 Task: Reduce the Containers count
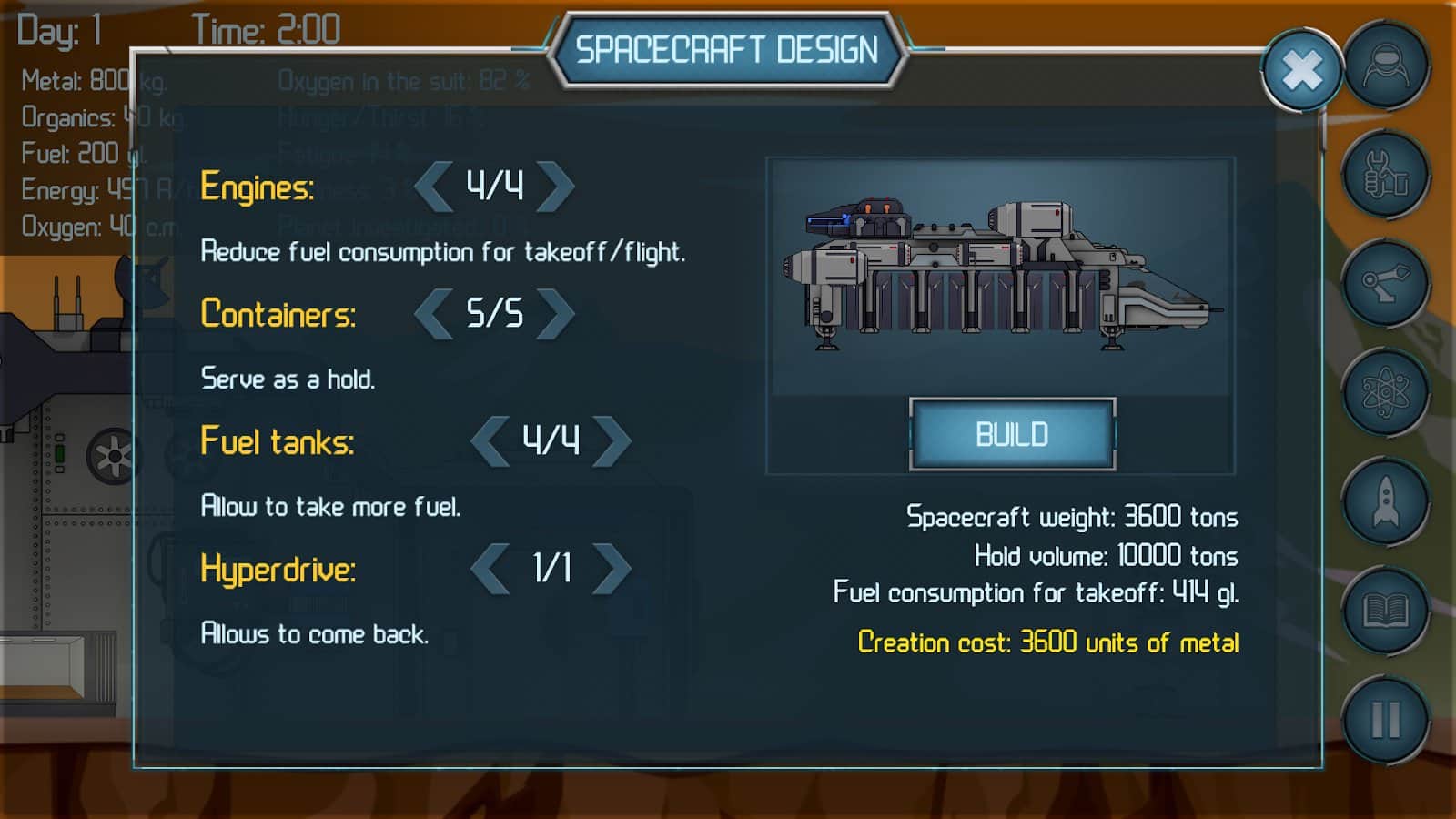[434, 314]
